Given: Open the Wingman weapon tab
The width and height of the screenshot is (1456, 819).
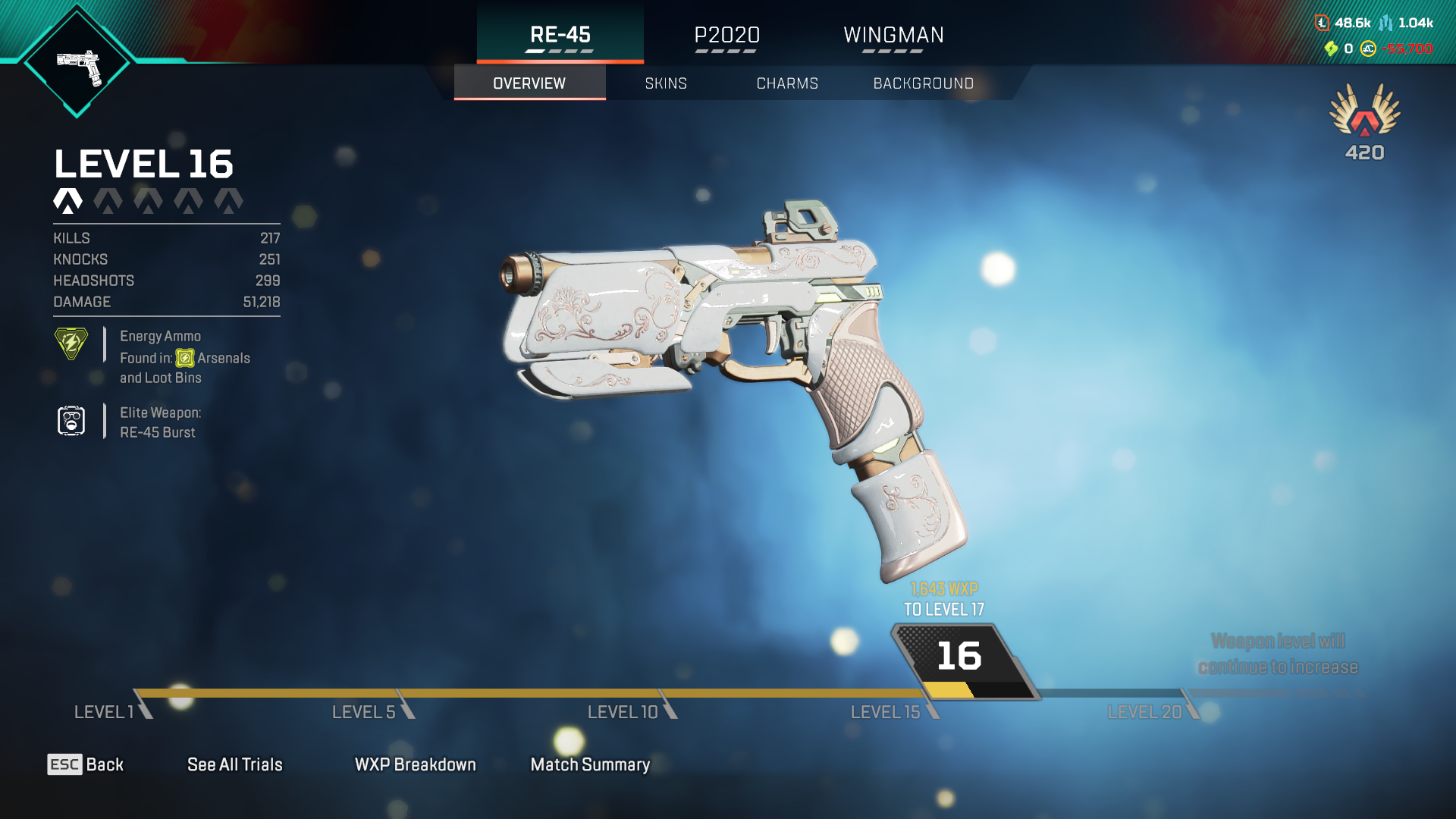Looking at the screenshot, I should coord(893,35).
